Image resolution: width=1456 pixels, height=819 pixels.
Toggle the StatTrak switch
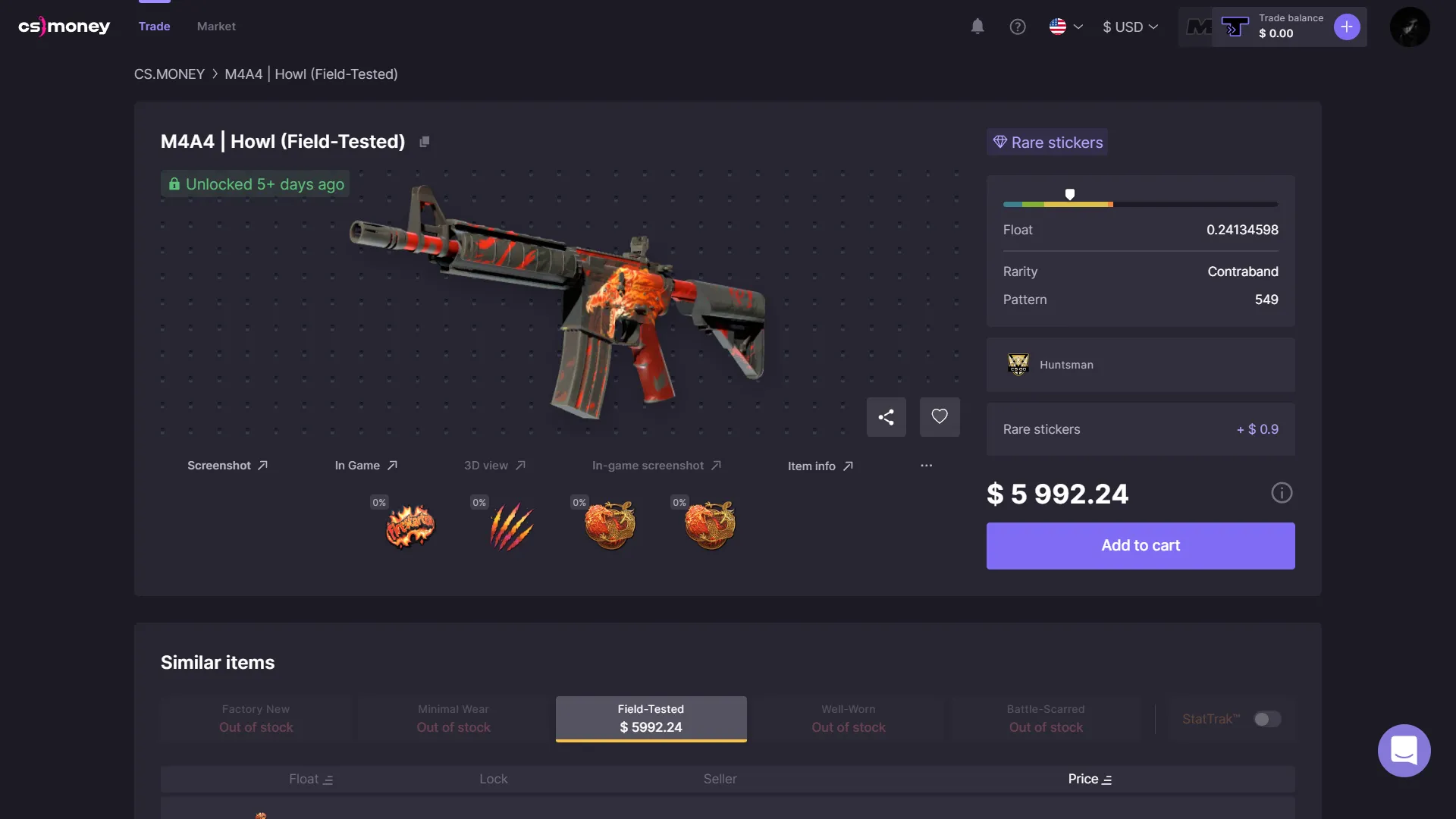1266,719
